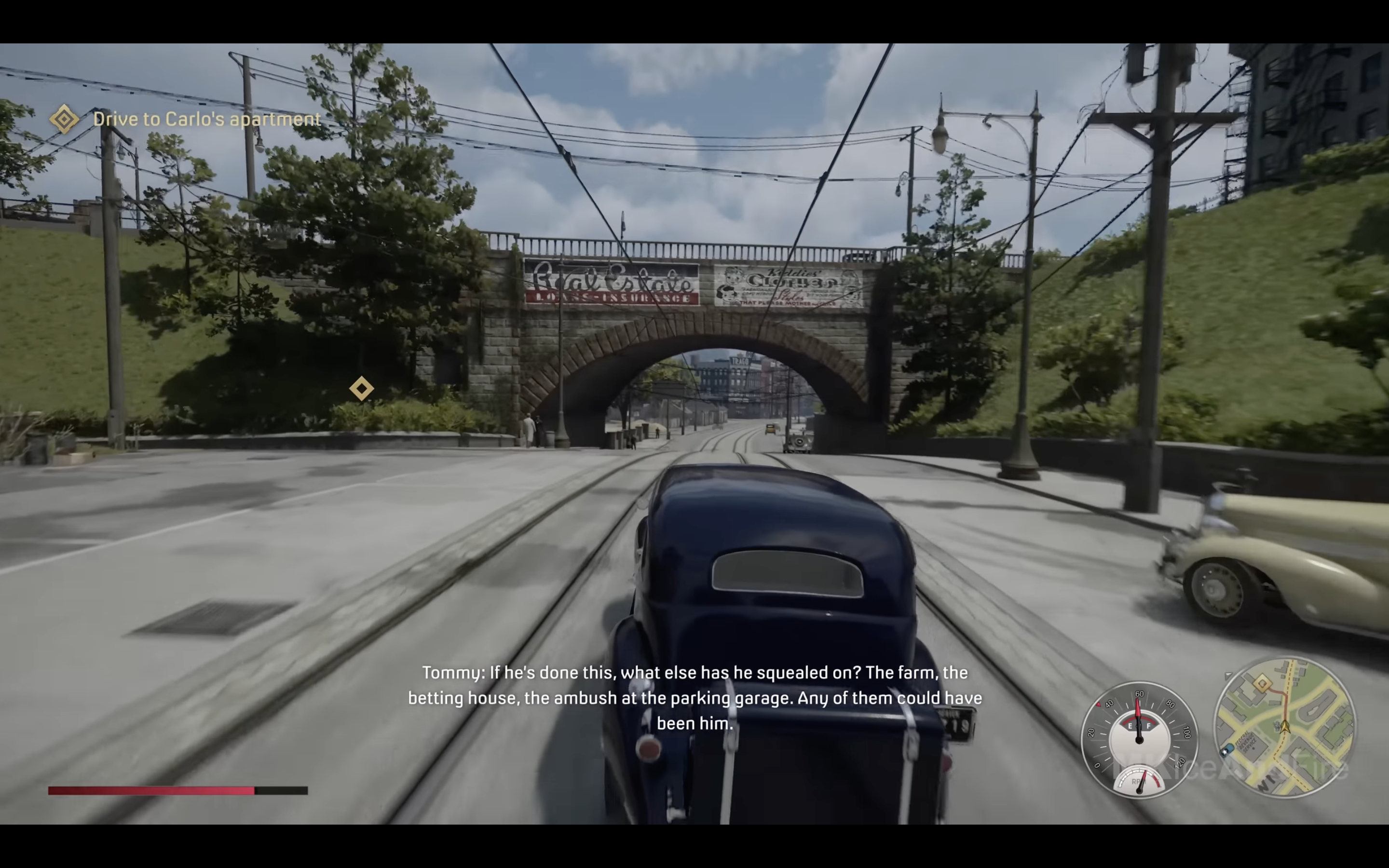The width and height of the screenshot is (1389, 868).
Task: Click the speedometer gauge
Action: coord(1139,739)
